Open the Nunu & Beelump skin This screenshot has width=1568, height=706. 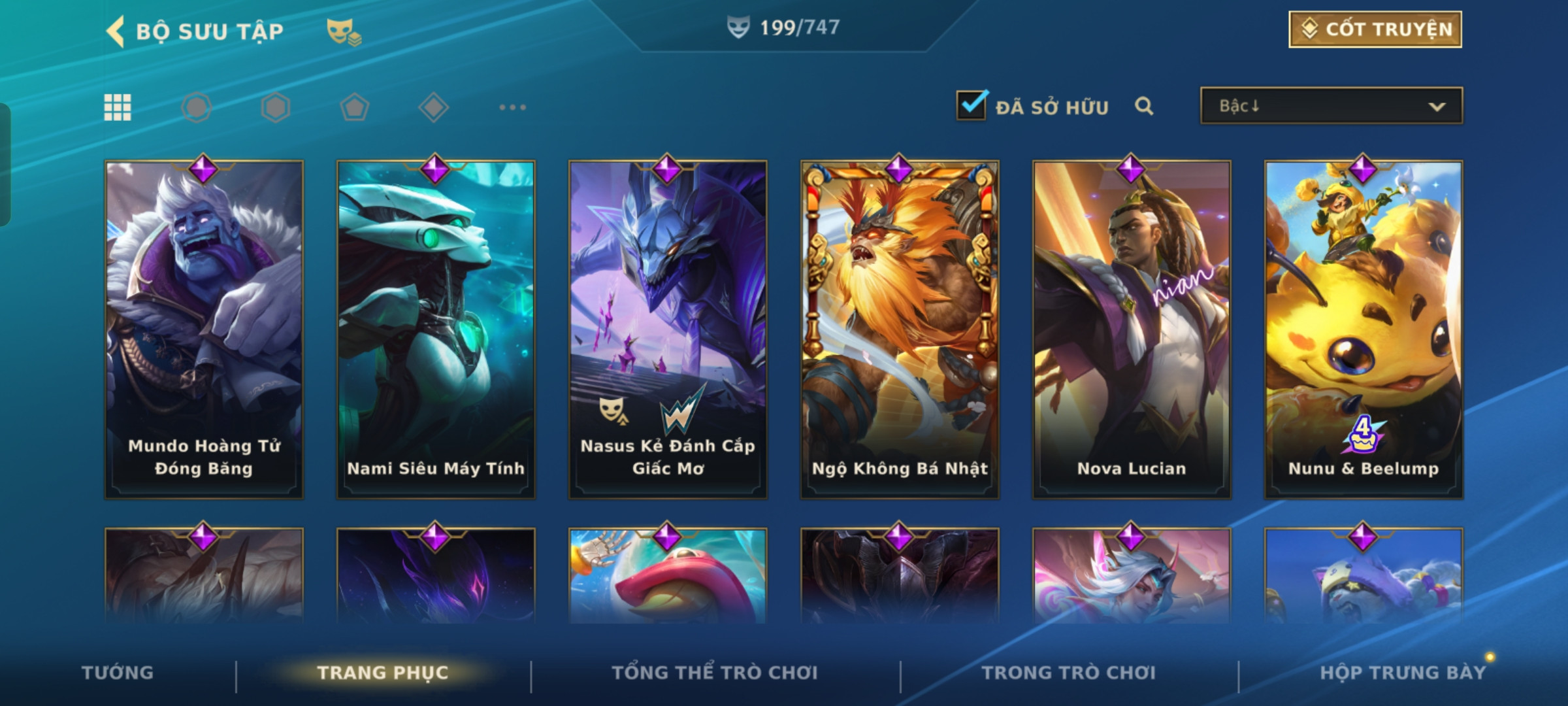(x=1364, y=330)
